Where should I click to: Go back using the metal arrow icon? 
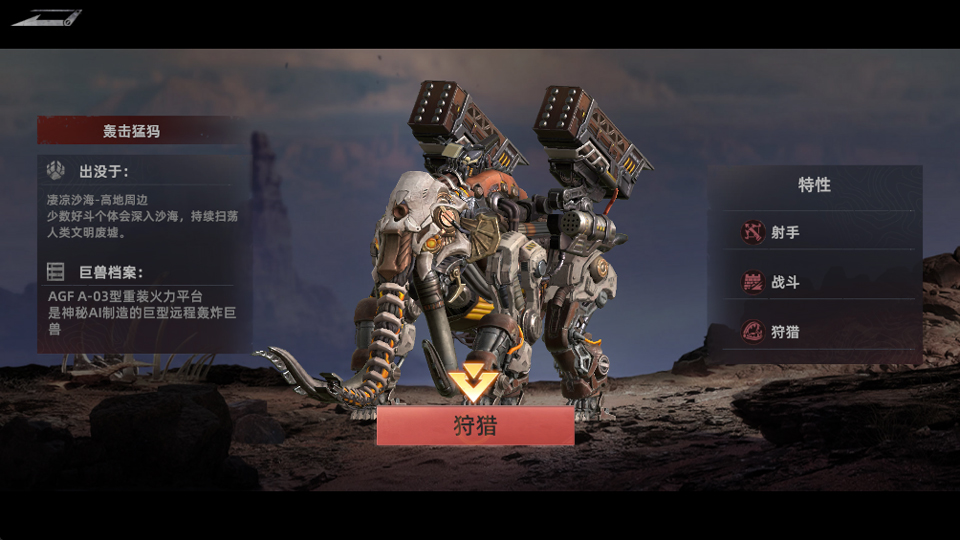(x=46, y=17)
